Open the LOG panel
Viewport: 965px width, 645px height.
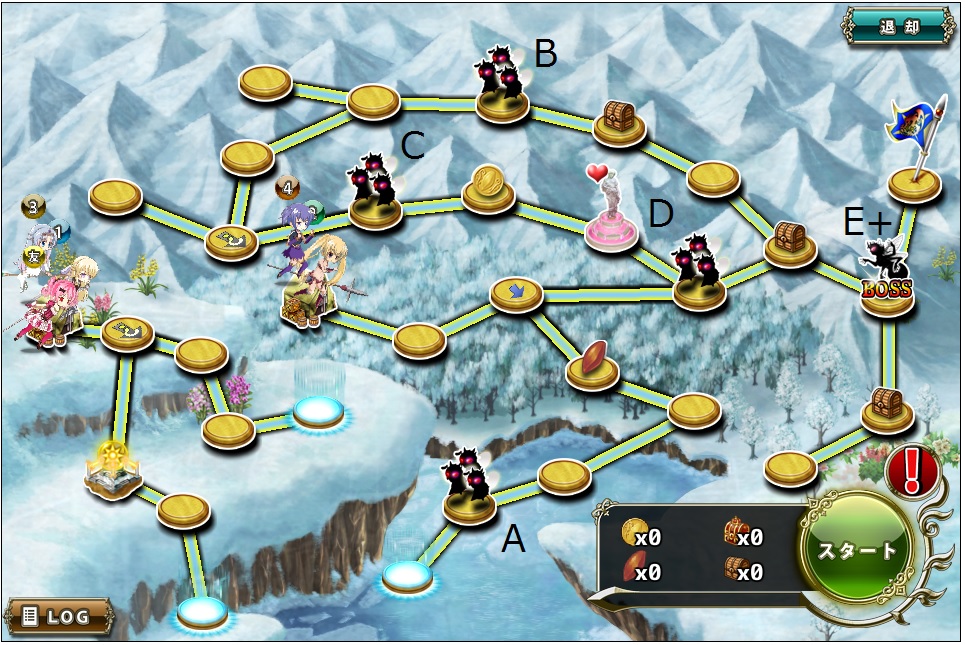[x=58, y=616]
